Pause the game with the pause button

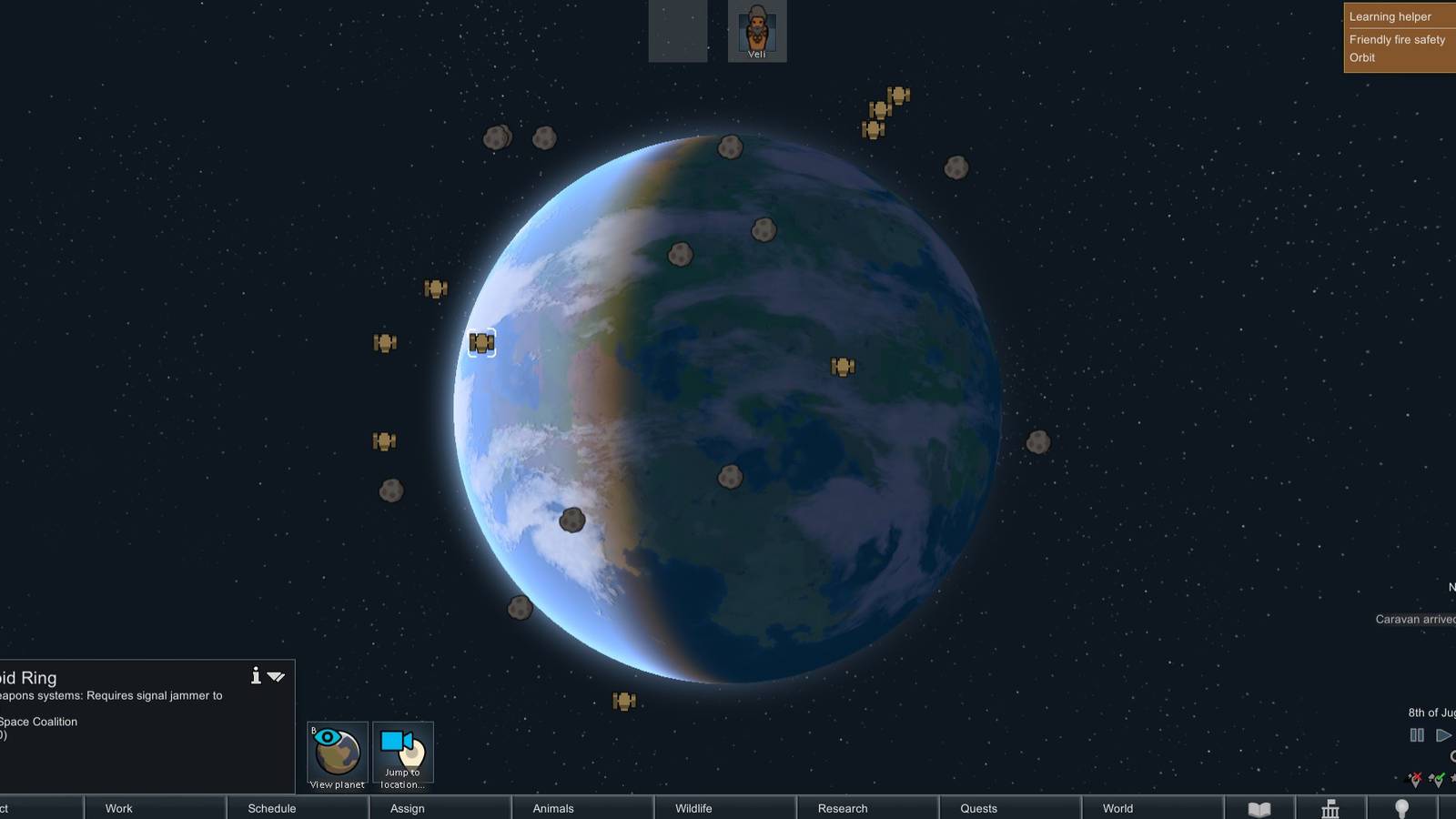[x=1418, y=734]
